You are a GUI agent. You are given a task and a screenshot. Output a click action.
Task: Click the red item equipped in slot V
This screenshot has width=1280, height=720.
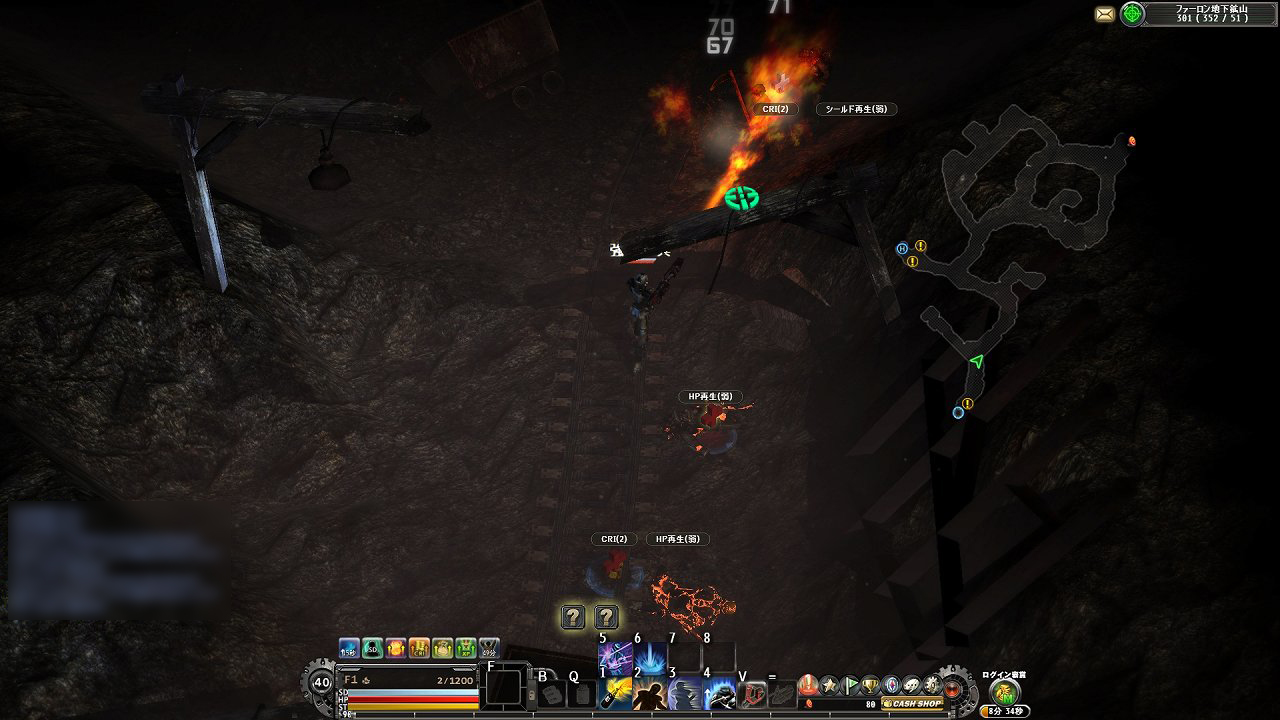[x=751, y=692]
